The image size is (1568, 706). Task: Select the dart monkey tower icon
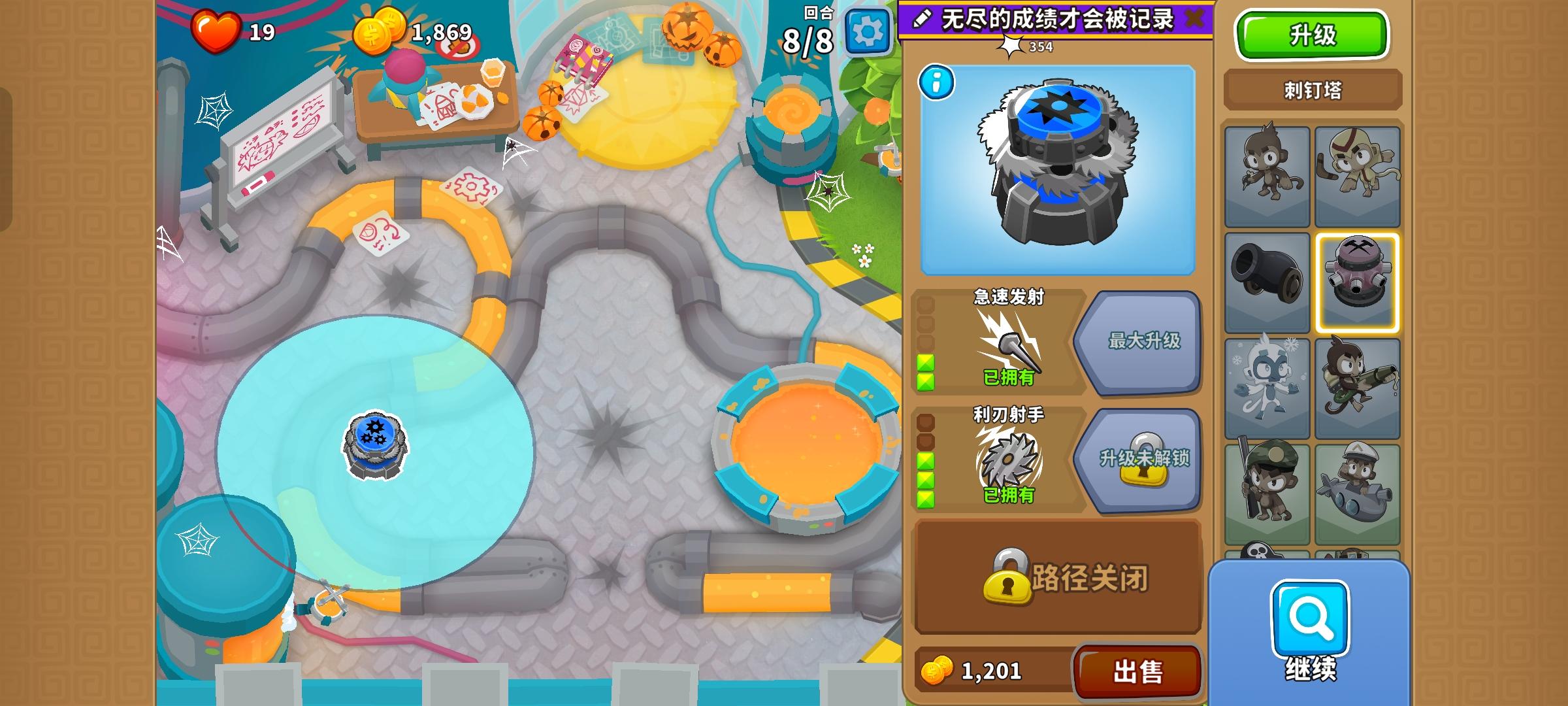click(1266, 175)
